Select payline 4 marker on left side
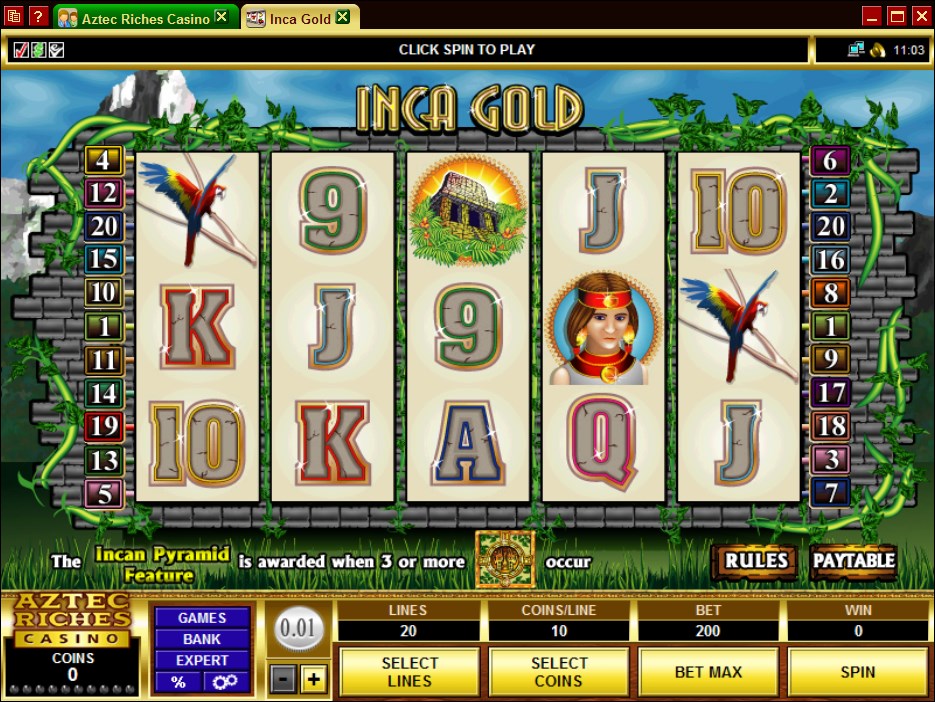This screenshot has width=935, height=702. (103, 159)
